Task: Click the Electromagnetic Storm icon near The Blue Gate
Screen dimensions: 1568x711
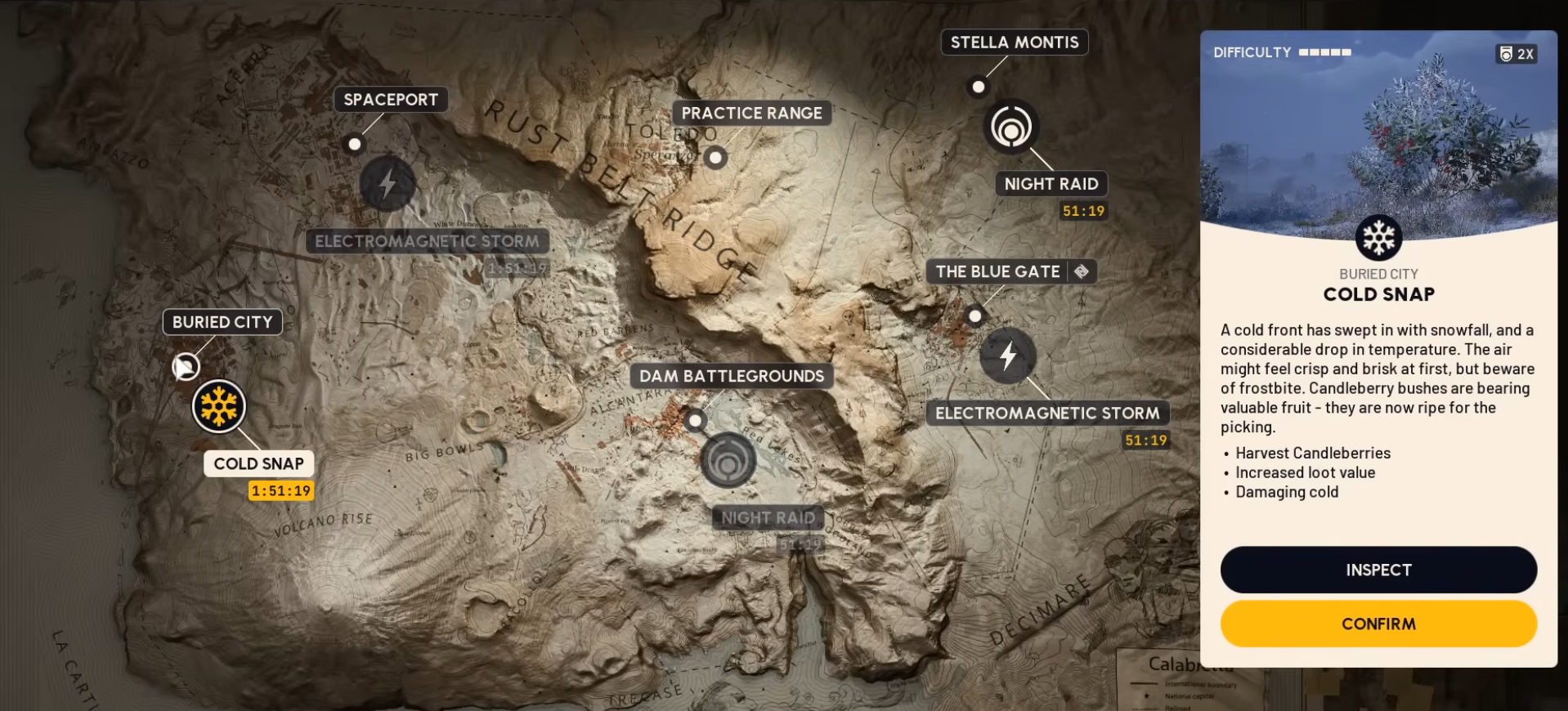Action: click(1006, 356)
